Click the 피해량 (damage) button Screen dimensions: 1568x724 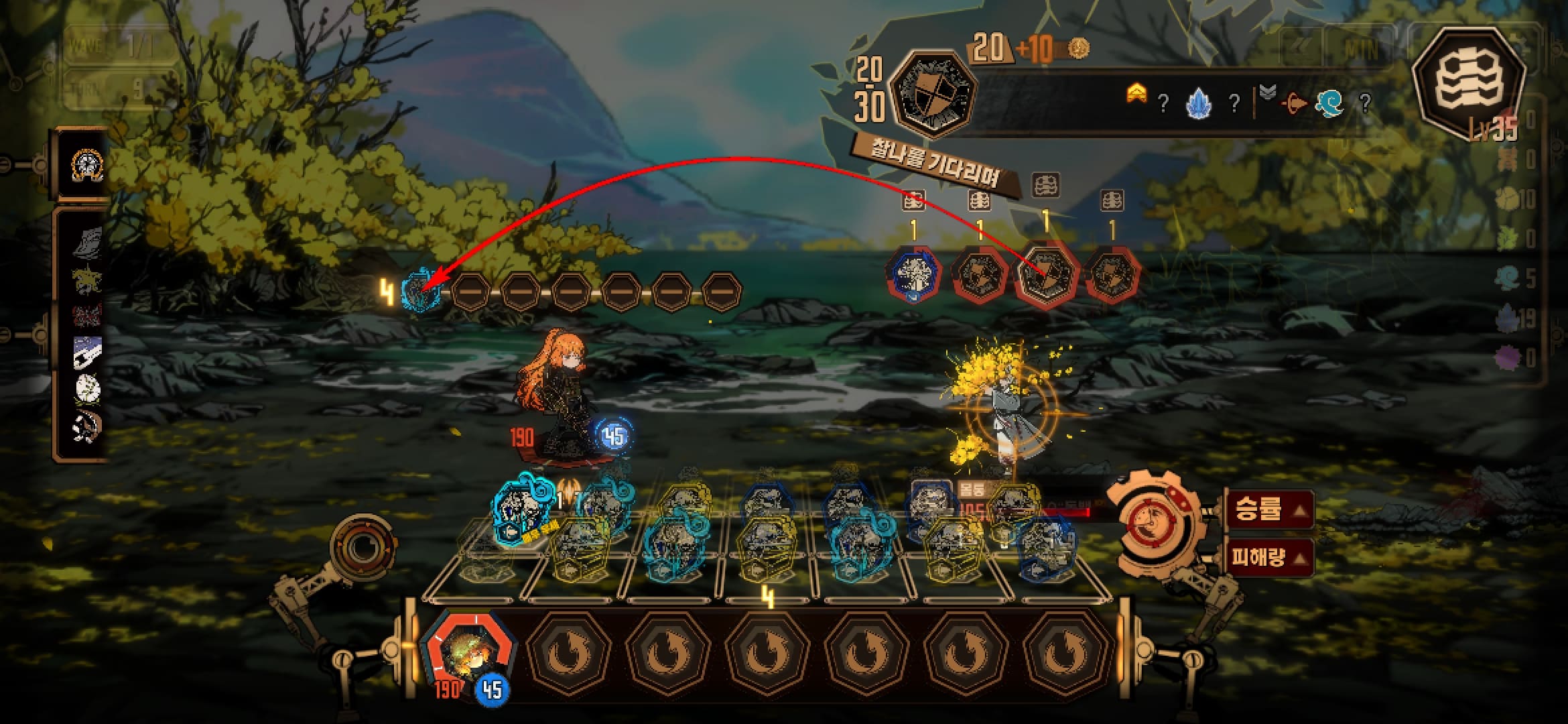click(1268, 556)
